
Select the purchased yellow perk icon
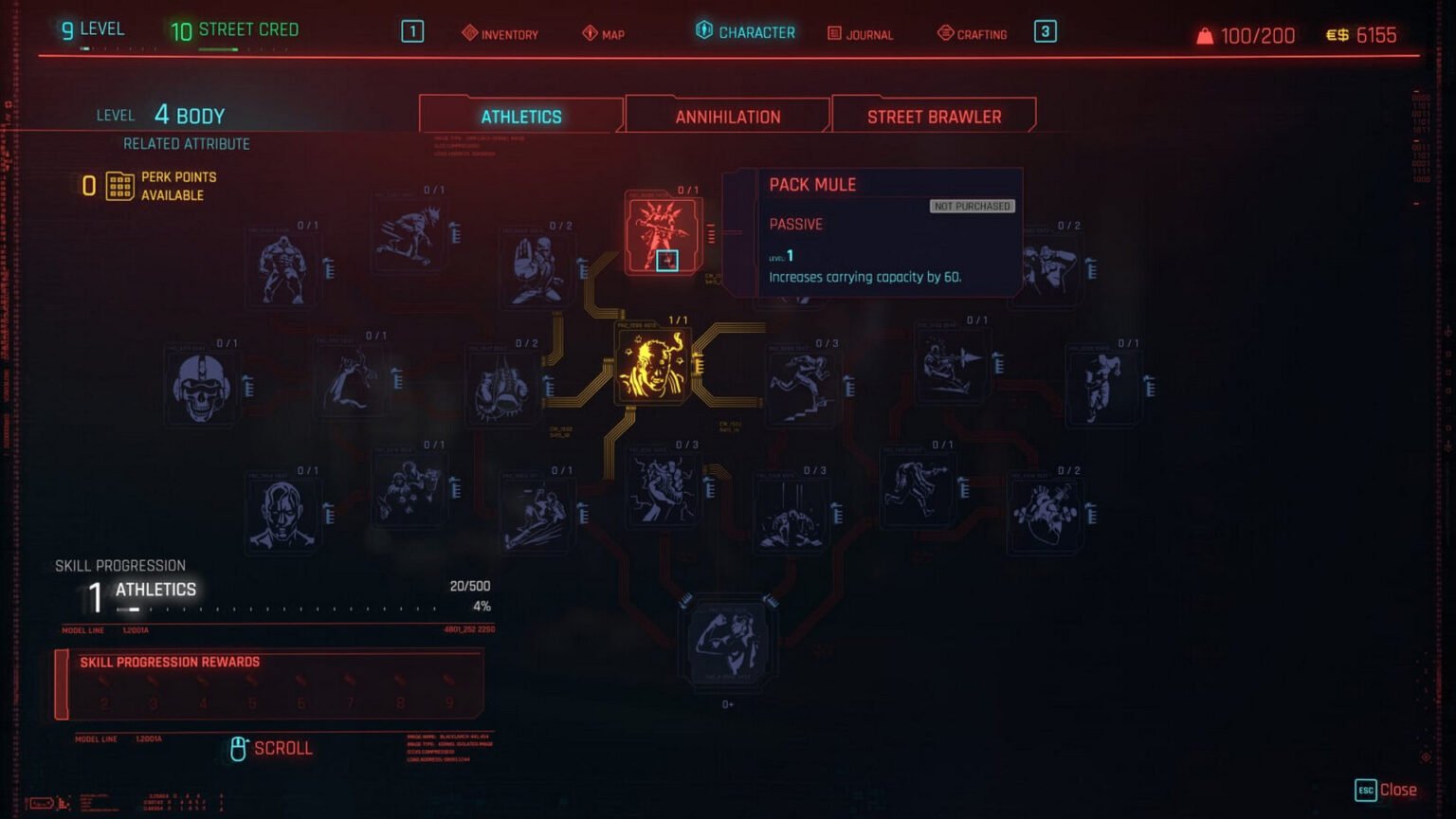pos(653,367)
